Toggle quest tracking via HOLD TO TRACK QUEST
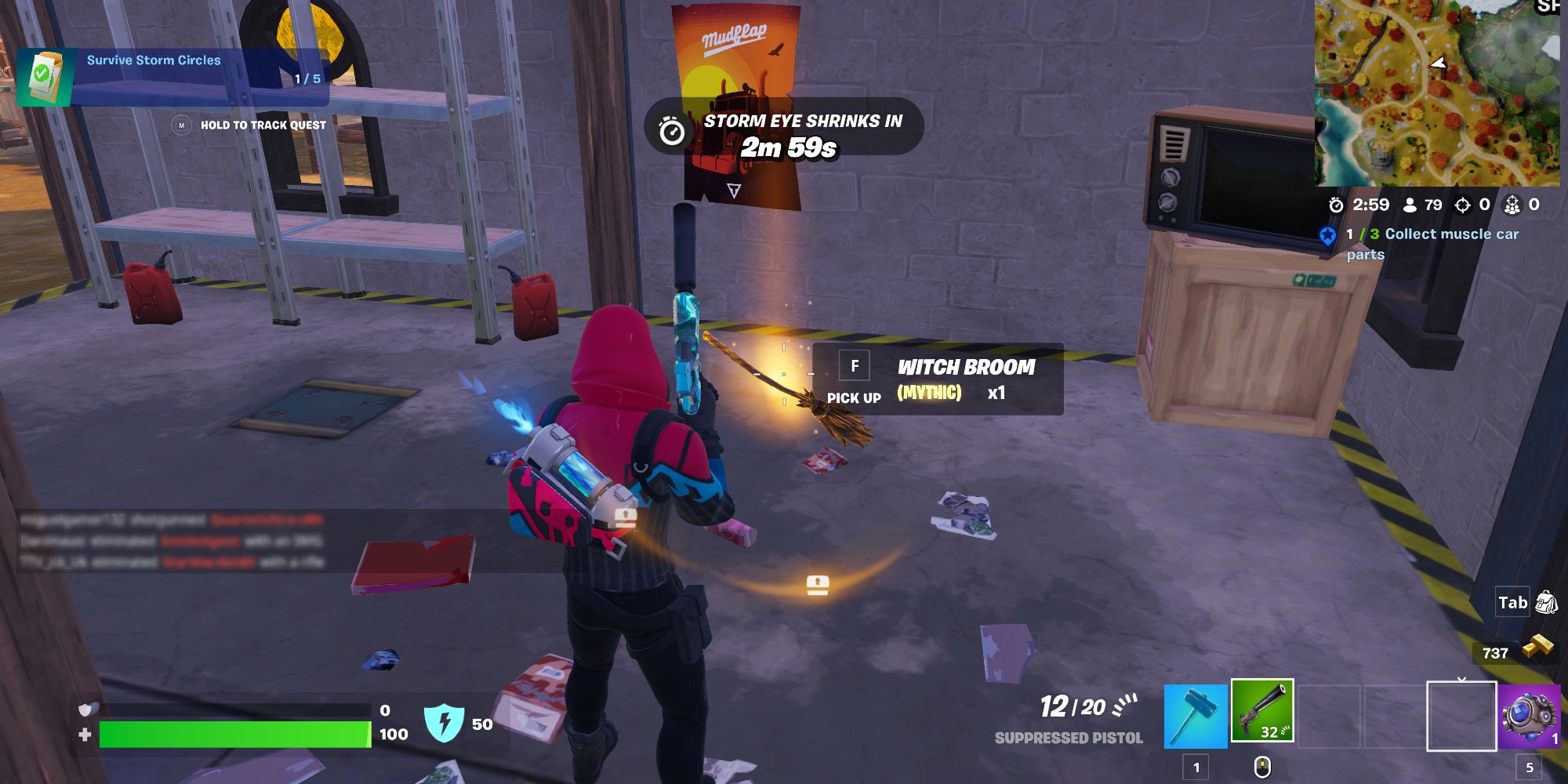This screenshot has height=784, width=1568. click(x=263, y=125)
